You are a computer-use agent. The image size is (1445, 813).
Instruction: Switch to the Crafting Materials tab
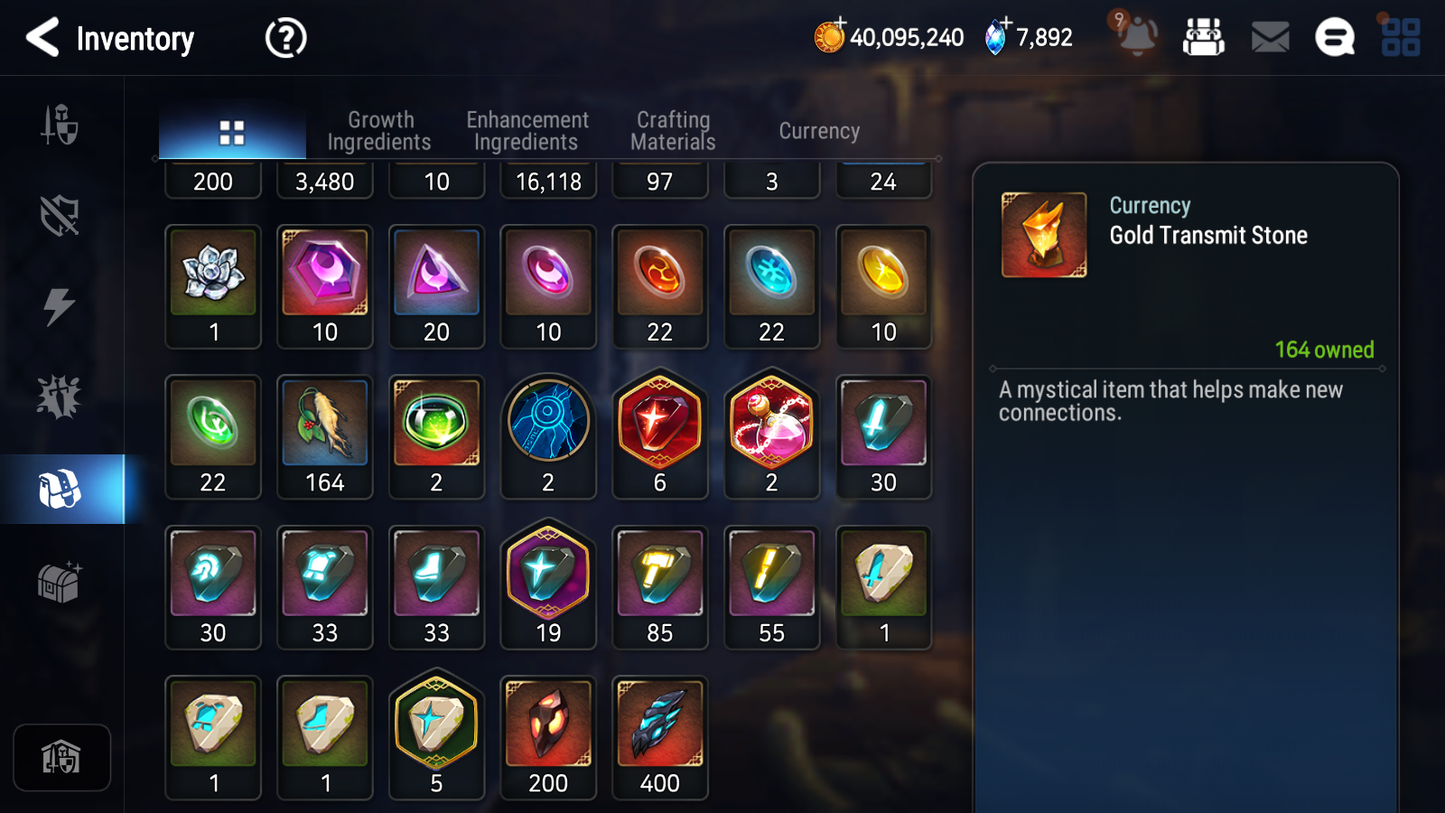pos(672,131)
